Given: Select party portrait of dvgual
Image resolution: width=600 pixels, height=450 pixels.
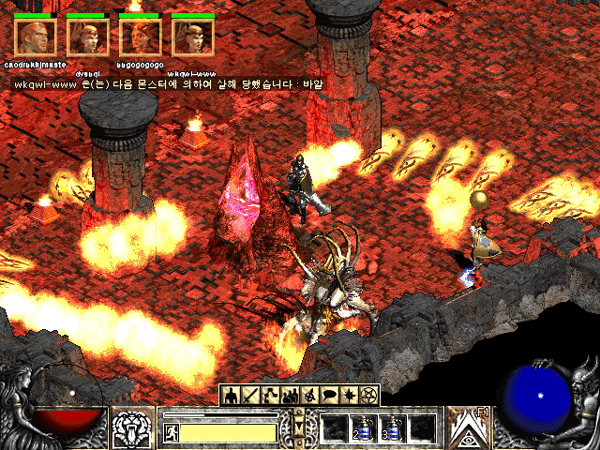Looking at the screenshot, I should tap(88, 38).
